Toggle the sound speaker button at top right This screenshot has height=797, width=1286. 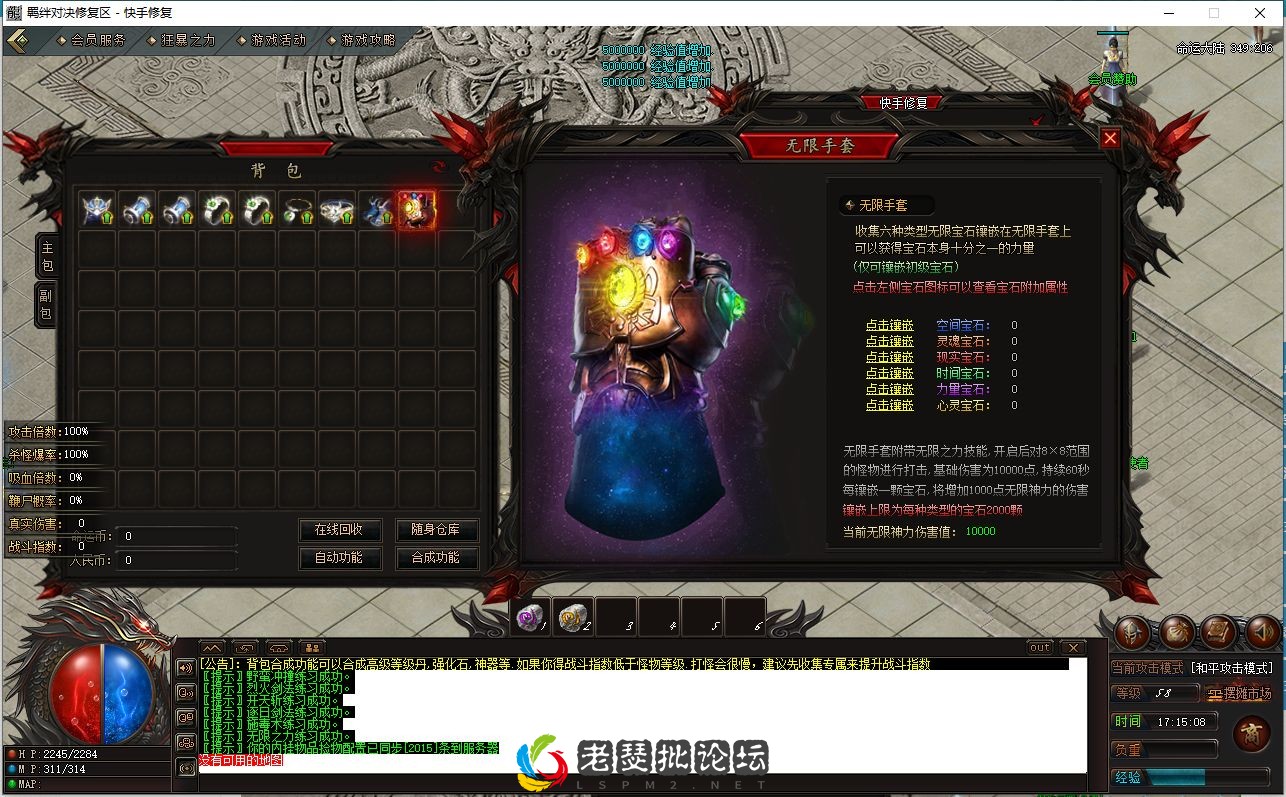coord(1262,633)
